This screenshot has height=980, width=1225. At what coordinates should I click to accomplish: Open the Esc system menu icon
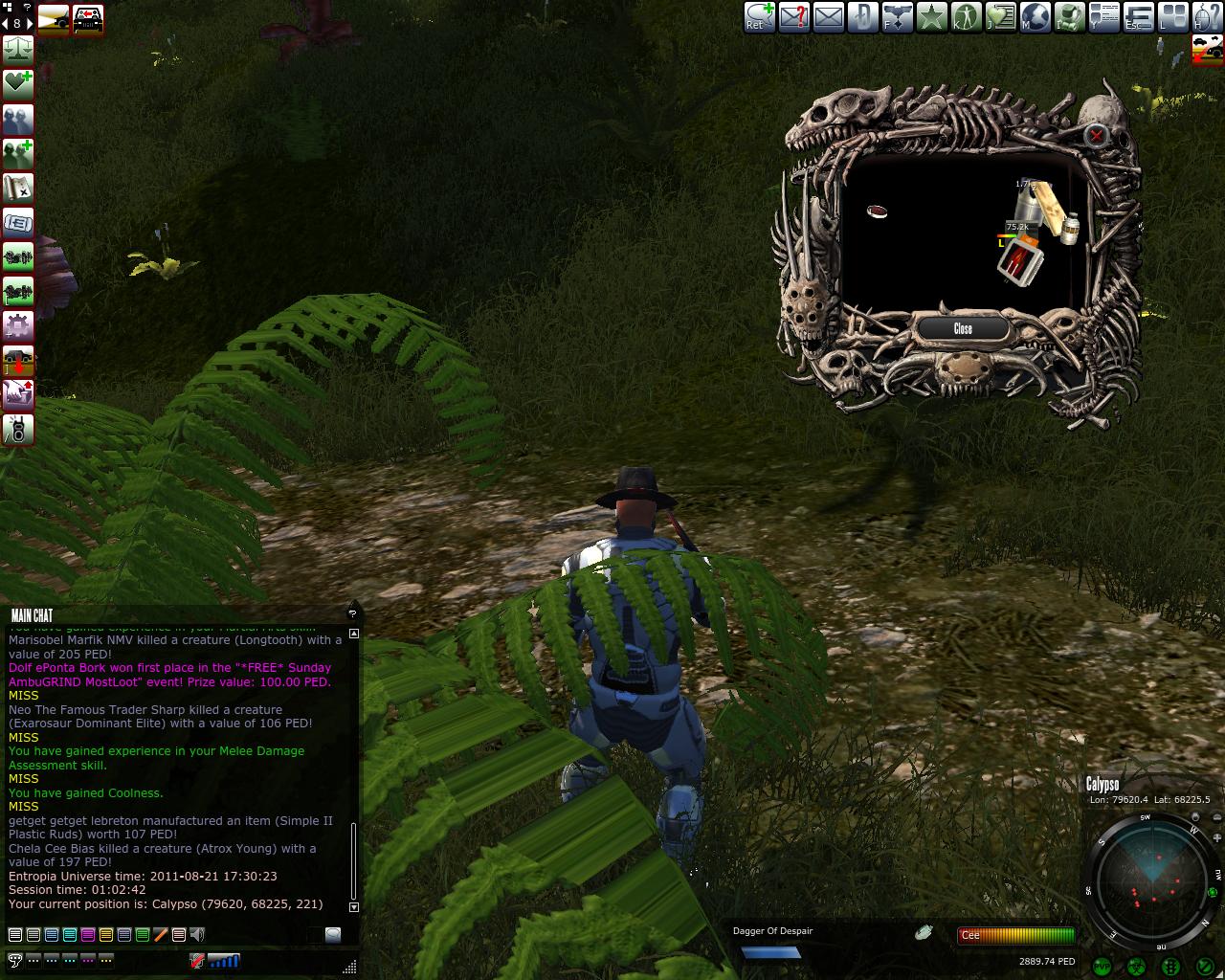point(1138,16)
